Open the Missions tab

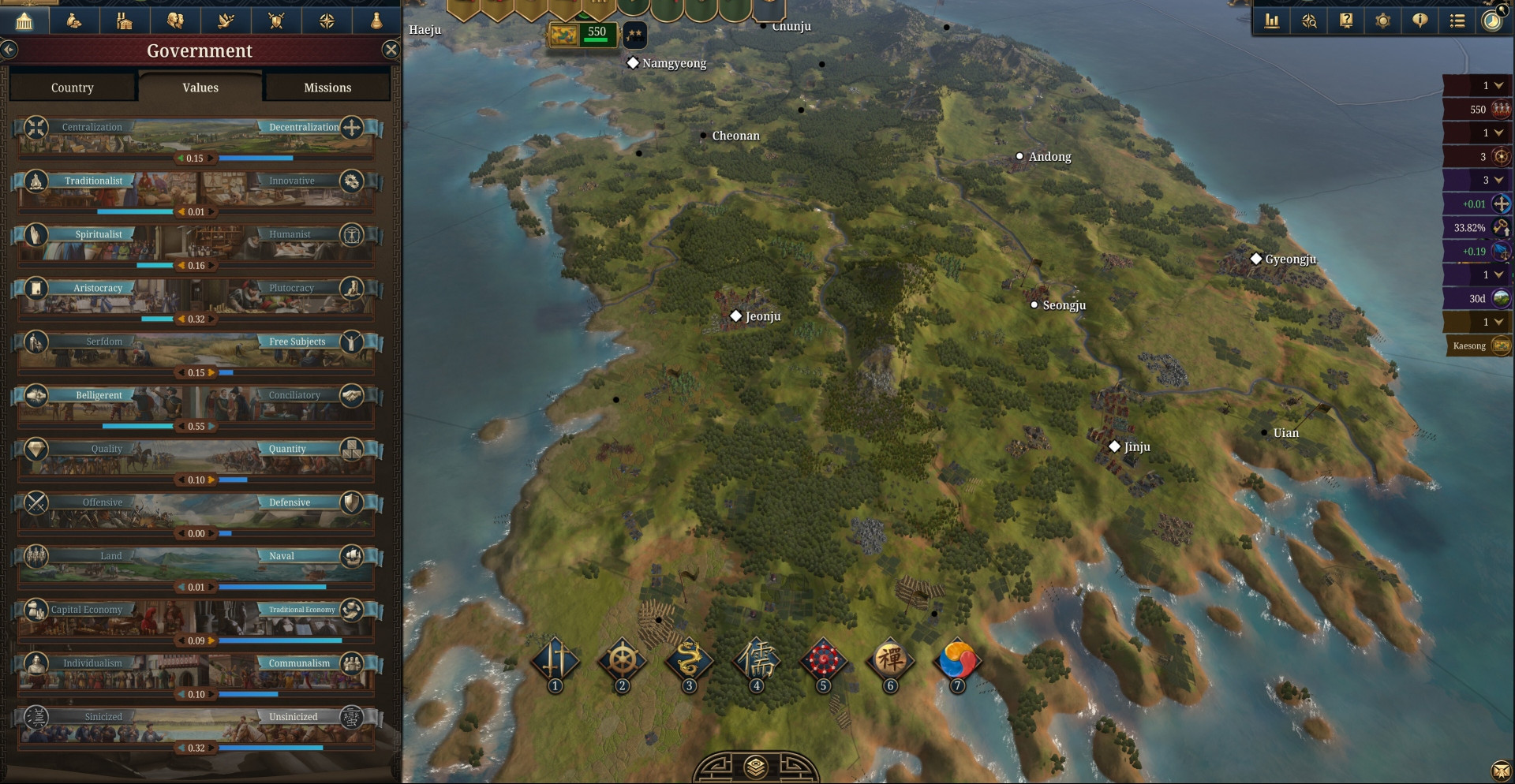point(327,88)
